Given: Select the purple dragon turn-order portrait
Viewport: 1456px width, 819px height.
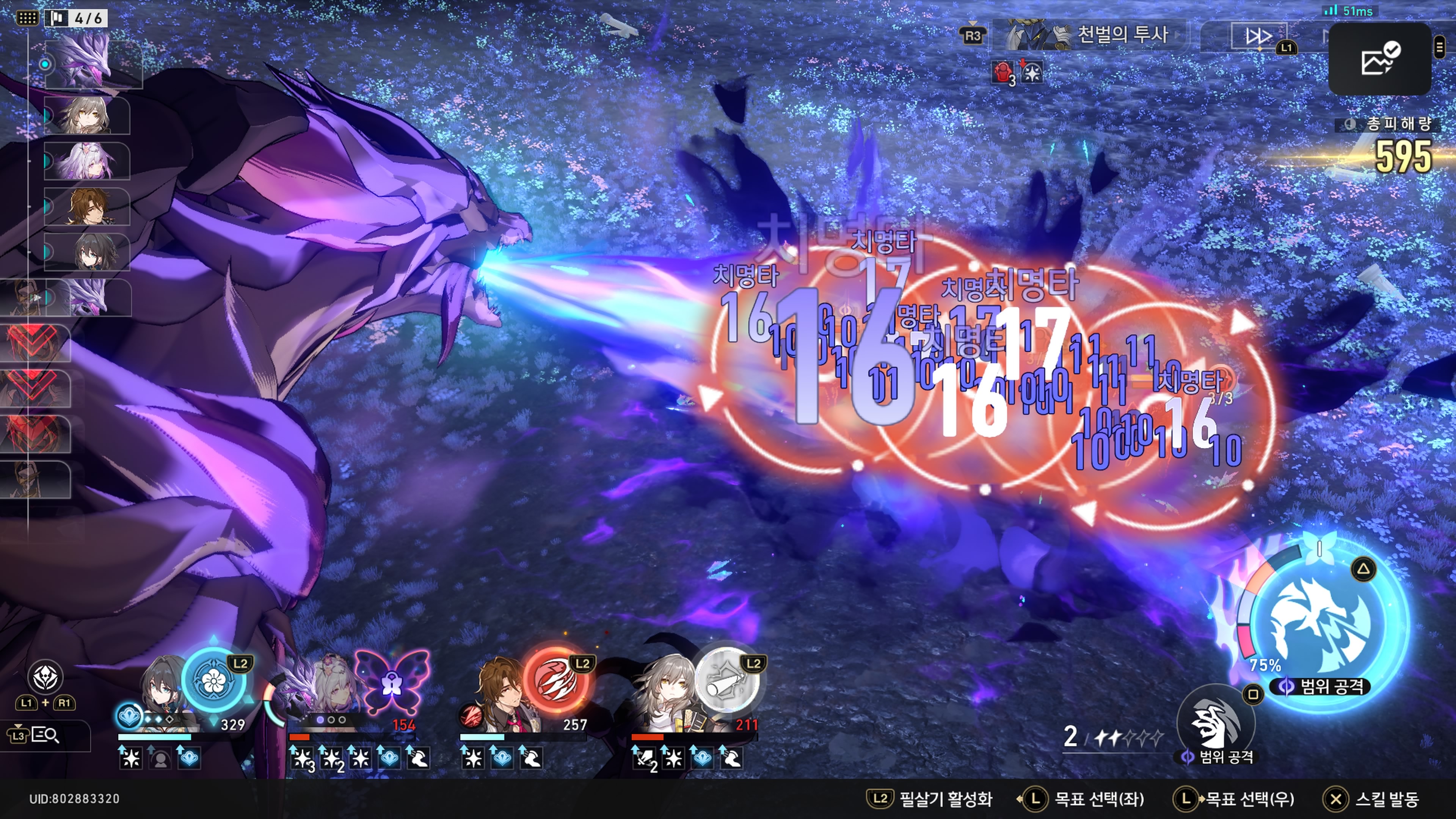Looking at the screenshot, I should [91, 62].
